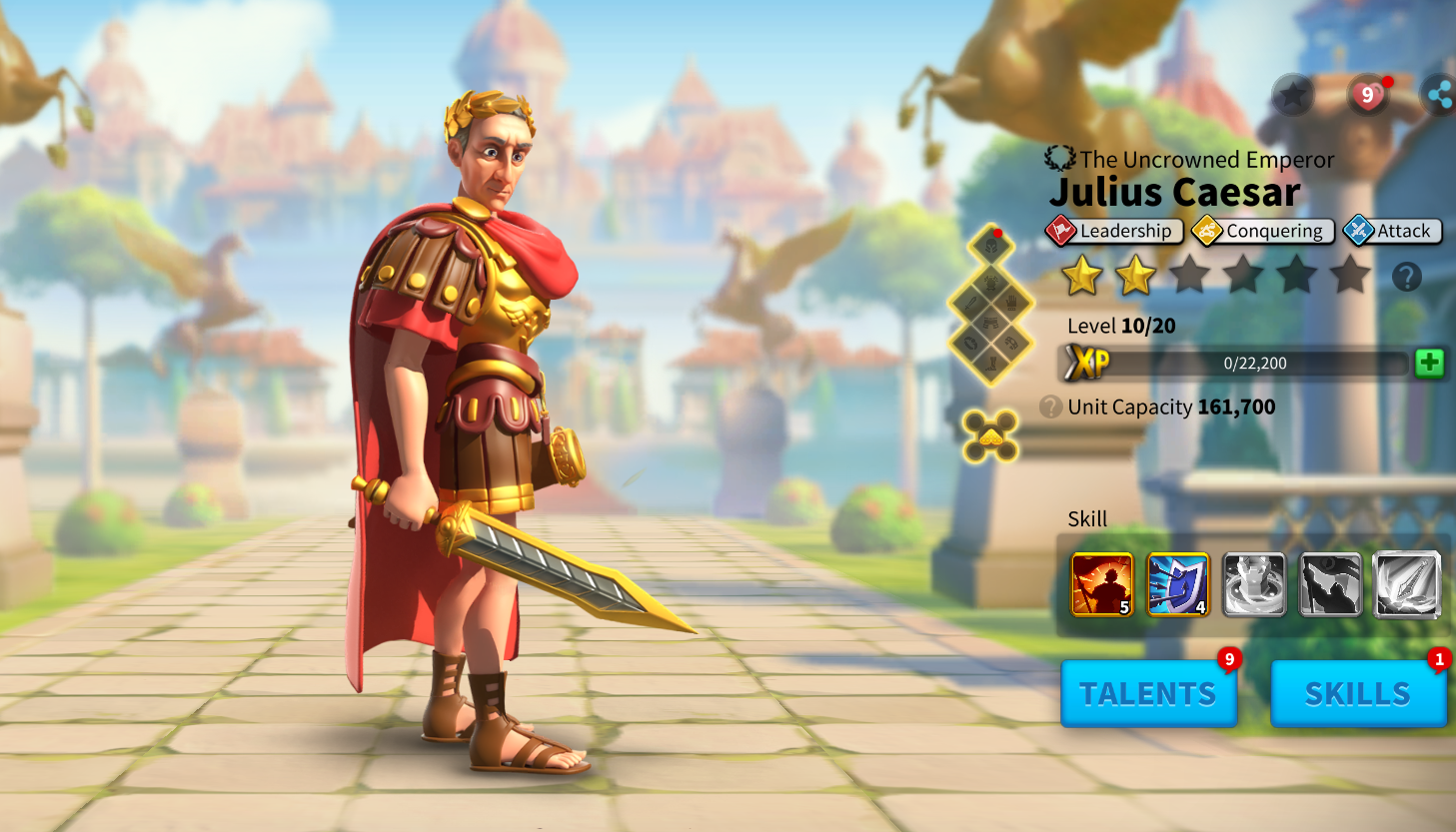The width and height of the screenshot is (1456, 832).
Task: Open the Talents screen
Action: (1148, 693)
